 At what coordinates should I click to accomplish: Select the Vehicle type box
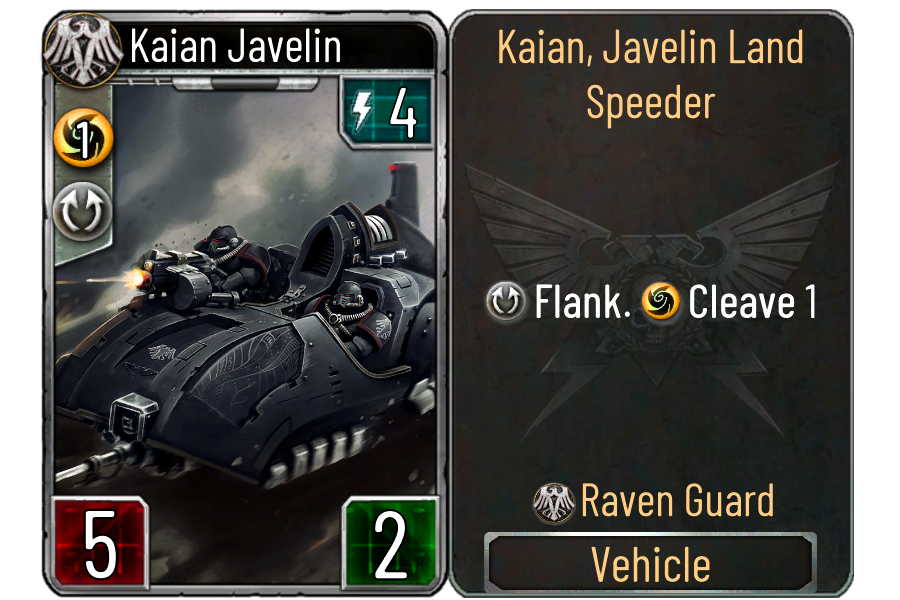(x=650, y=564)
